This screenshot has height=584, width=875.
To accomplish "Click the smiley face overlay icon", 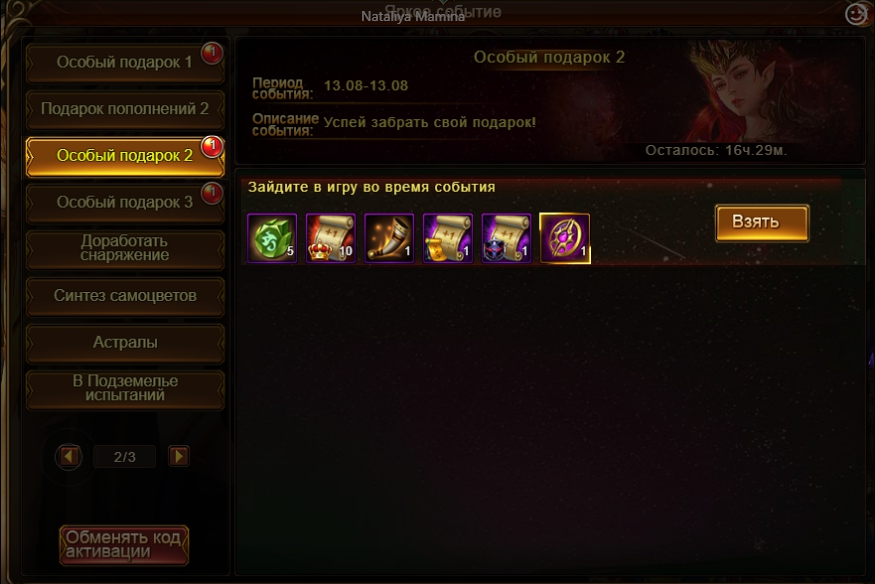I will point(856,14).
